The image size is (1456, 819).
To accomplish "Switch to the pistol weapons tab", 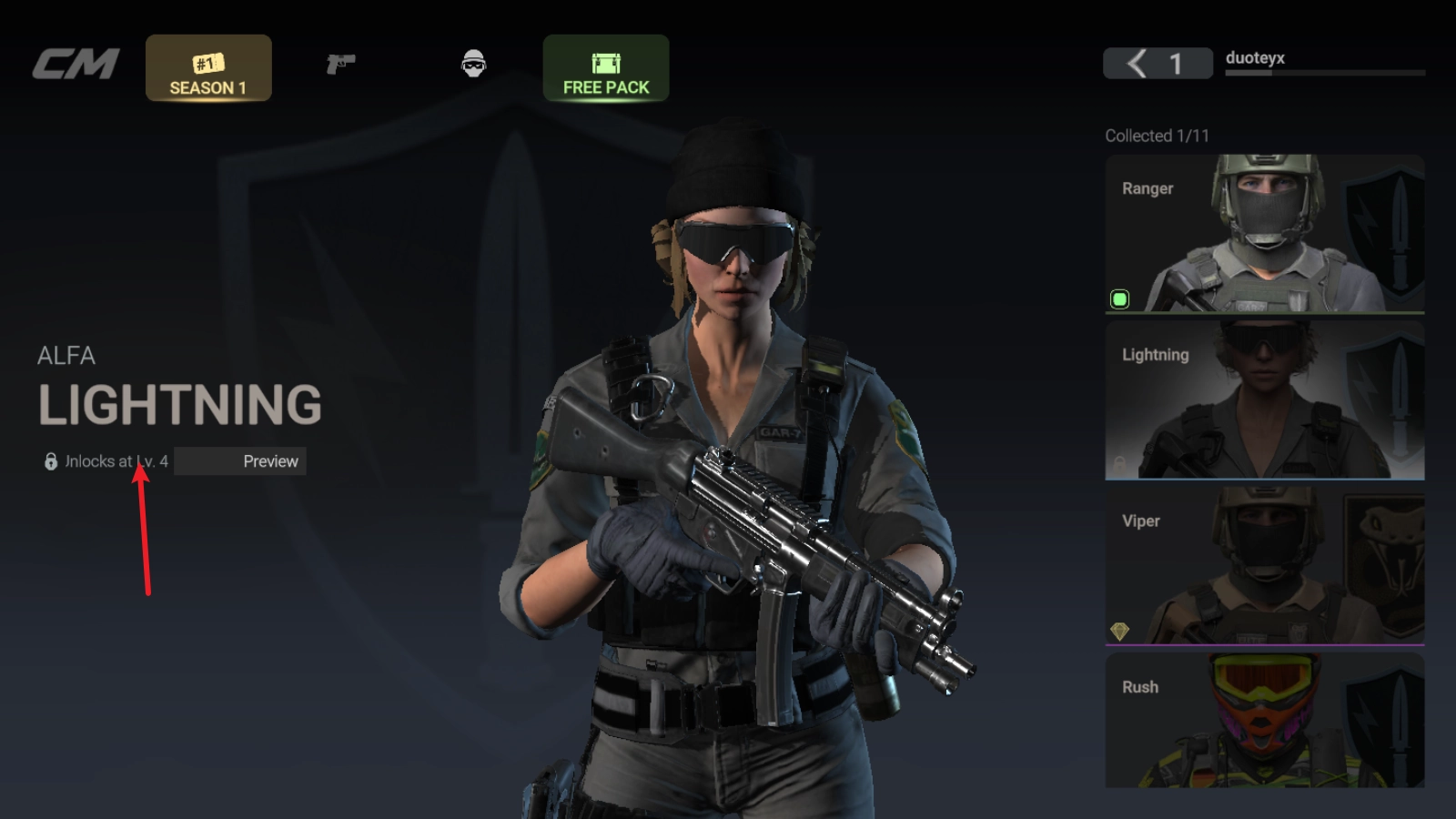I will pyautogui.click(x=340, y=64).
